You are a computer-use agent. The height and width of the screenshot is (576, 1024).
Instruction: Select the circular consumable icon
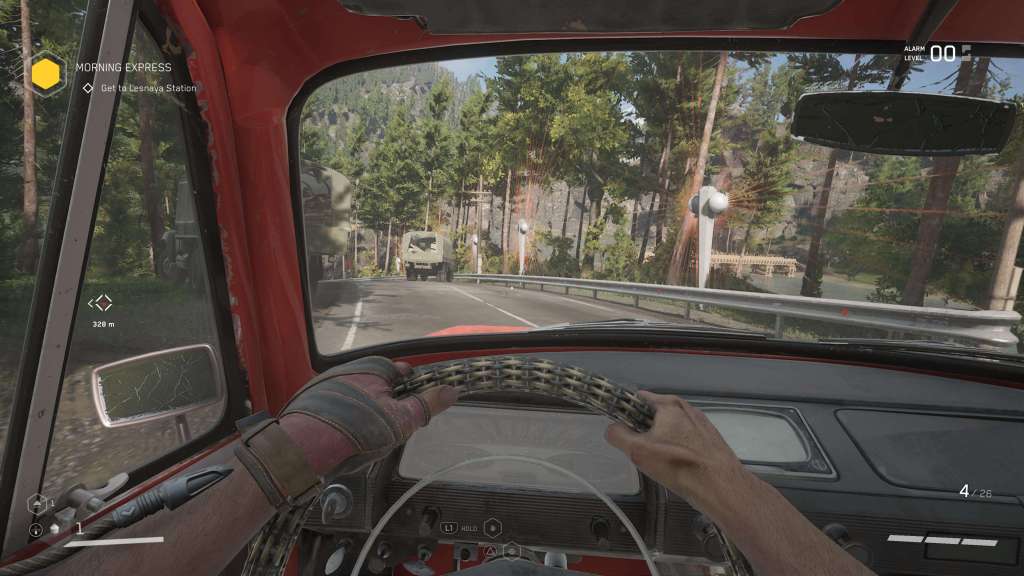click(36, 529)
